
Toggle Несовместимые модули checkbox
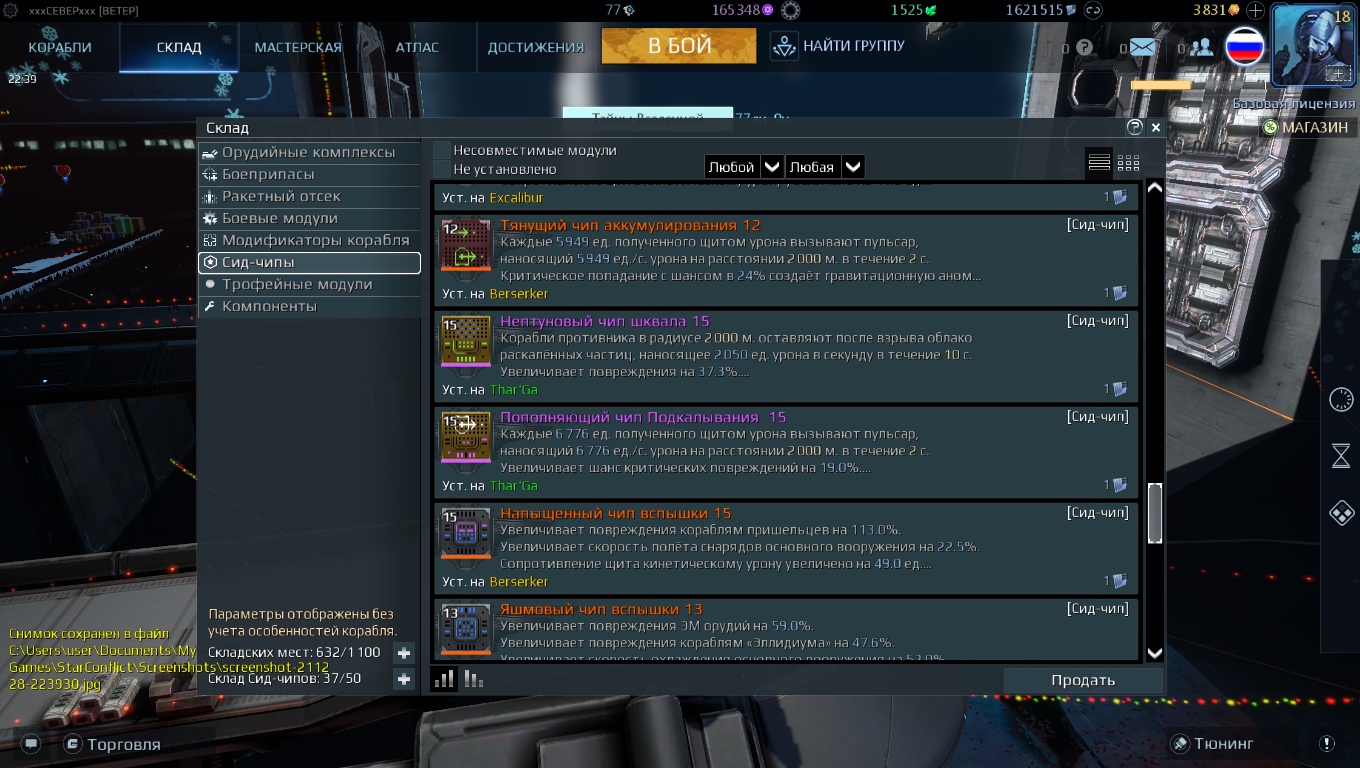[x=442, y=150]
